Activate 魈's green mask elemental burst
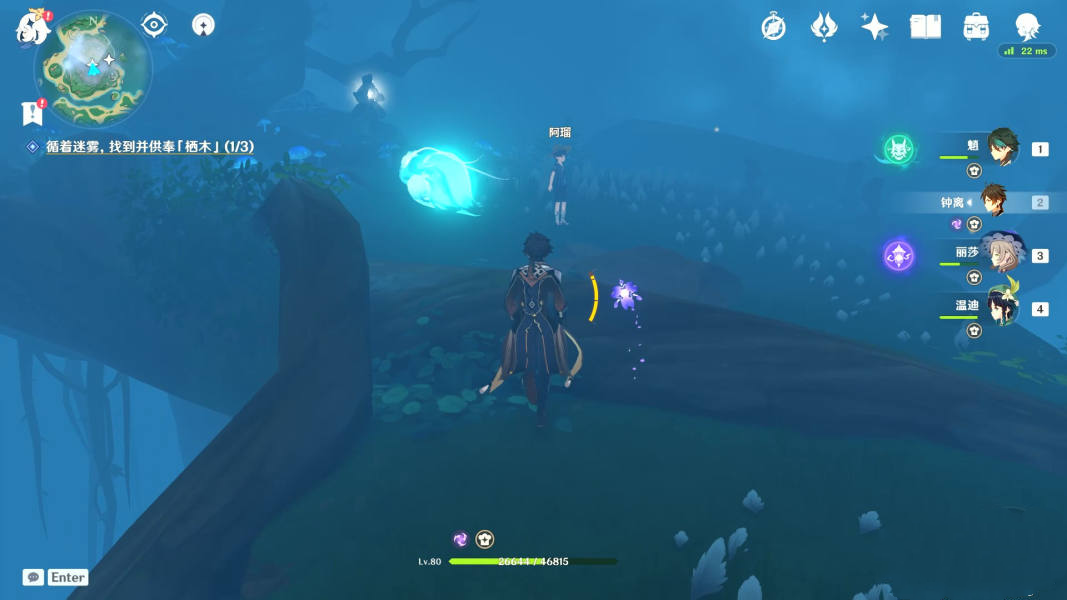 898,150
